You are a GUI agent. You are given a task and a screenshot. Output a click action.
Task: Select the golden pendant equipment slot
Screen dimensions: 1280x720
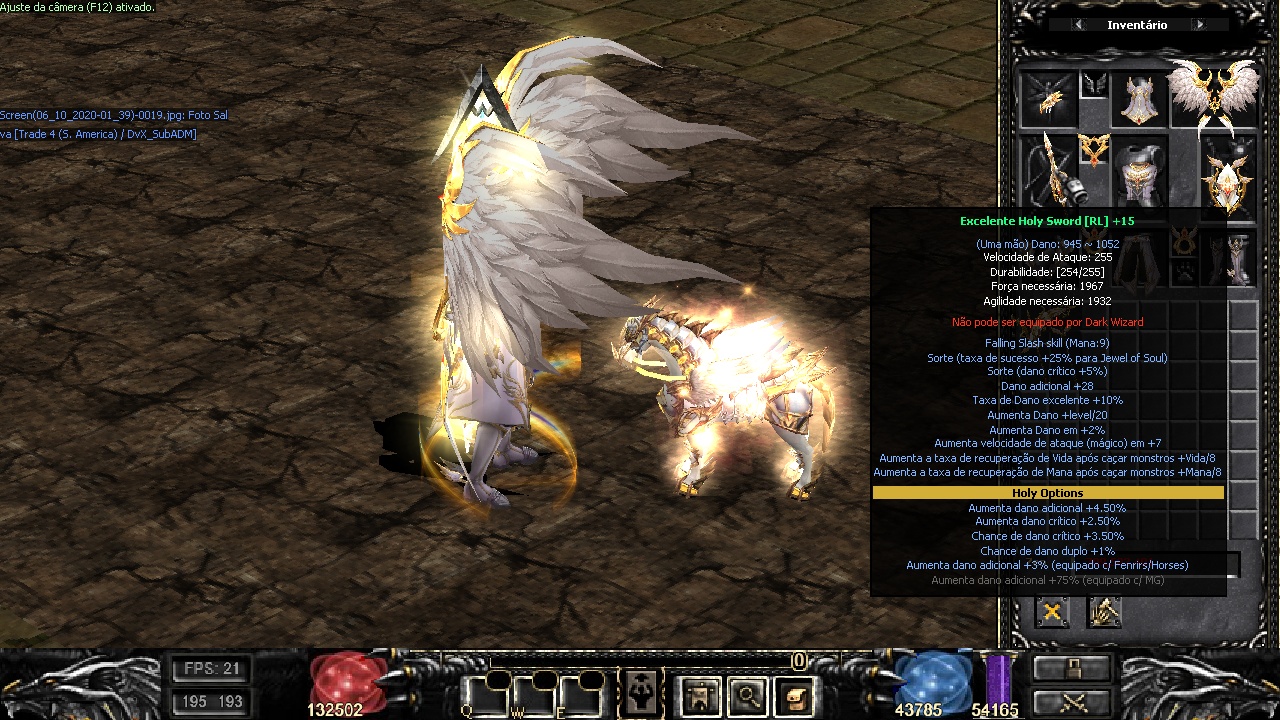click(x=1094, y=151)
